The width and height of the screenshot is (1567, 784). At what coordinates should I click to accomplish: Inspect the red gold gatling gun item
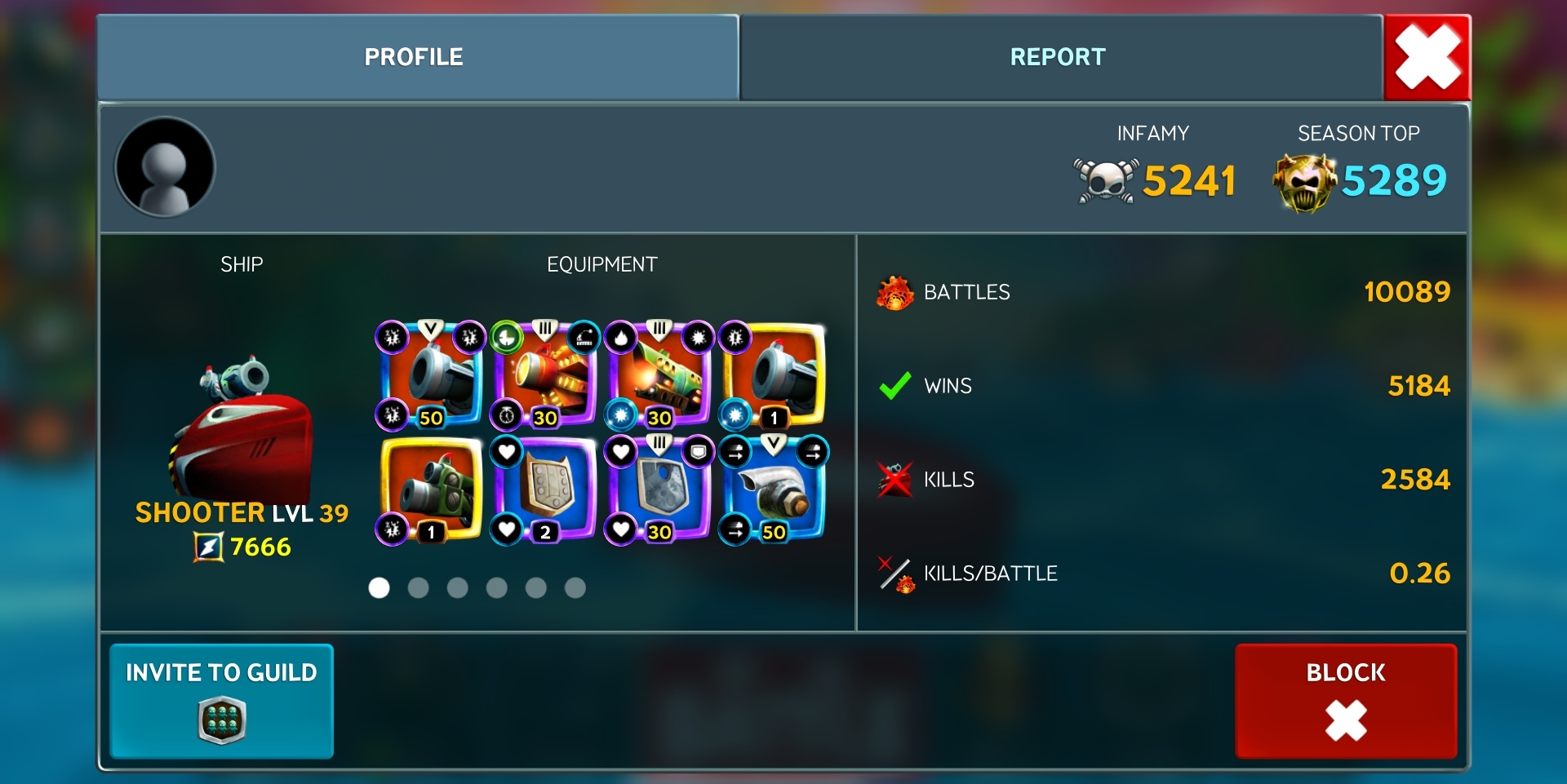click(x=545, y=375)
